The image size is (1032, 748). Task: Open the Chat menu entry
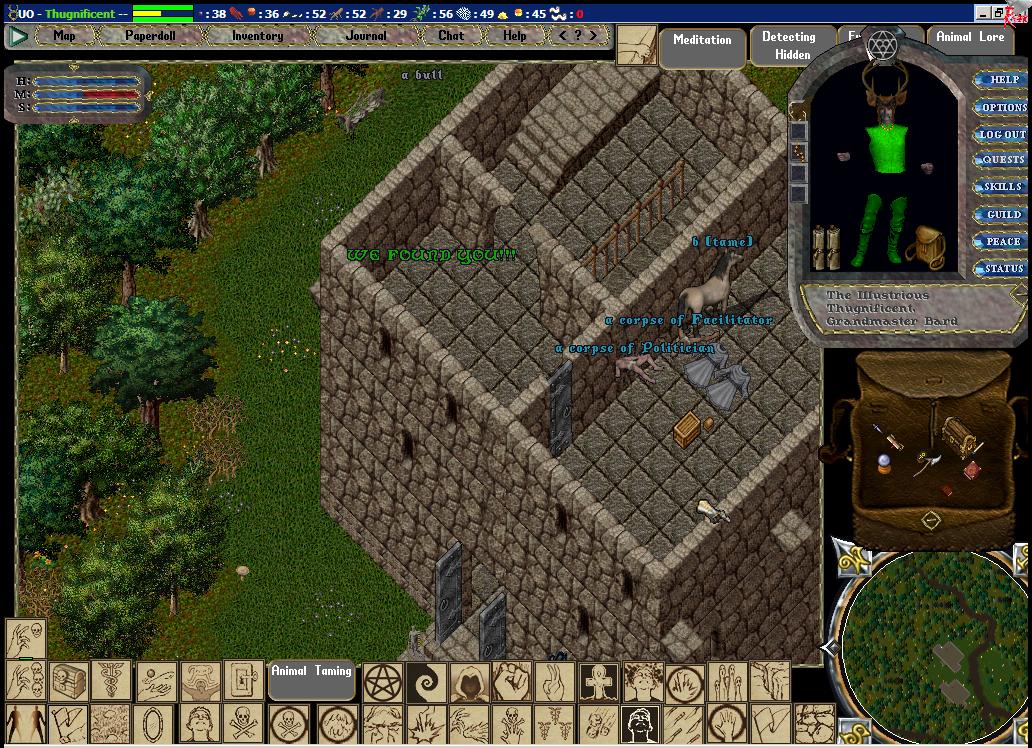tap(451, 36)
